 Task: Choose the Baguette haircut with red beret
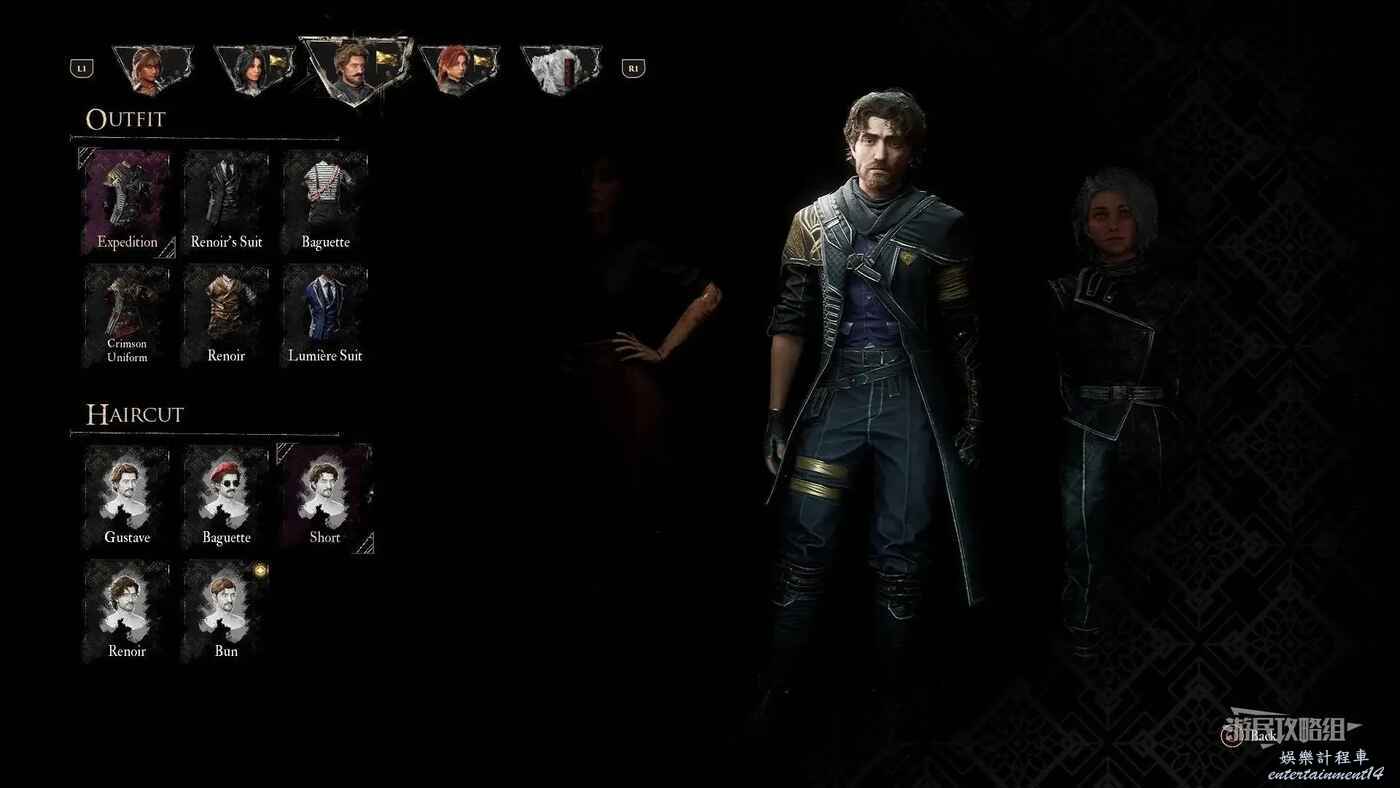226,498
